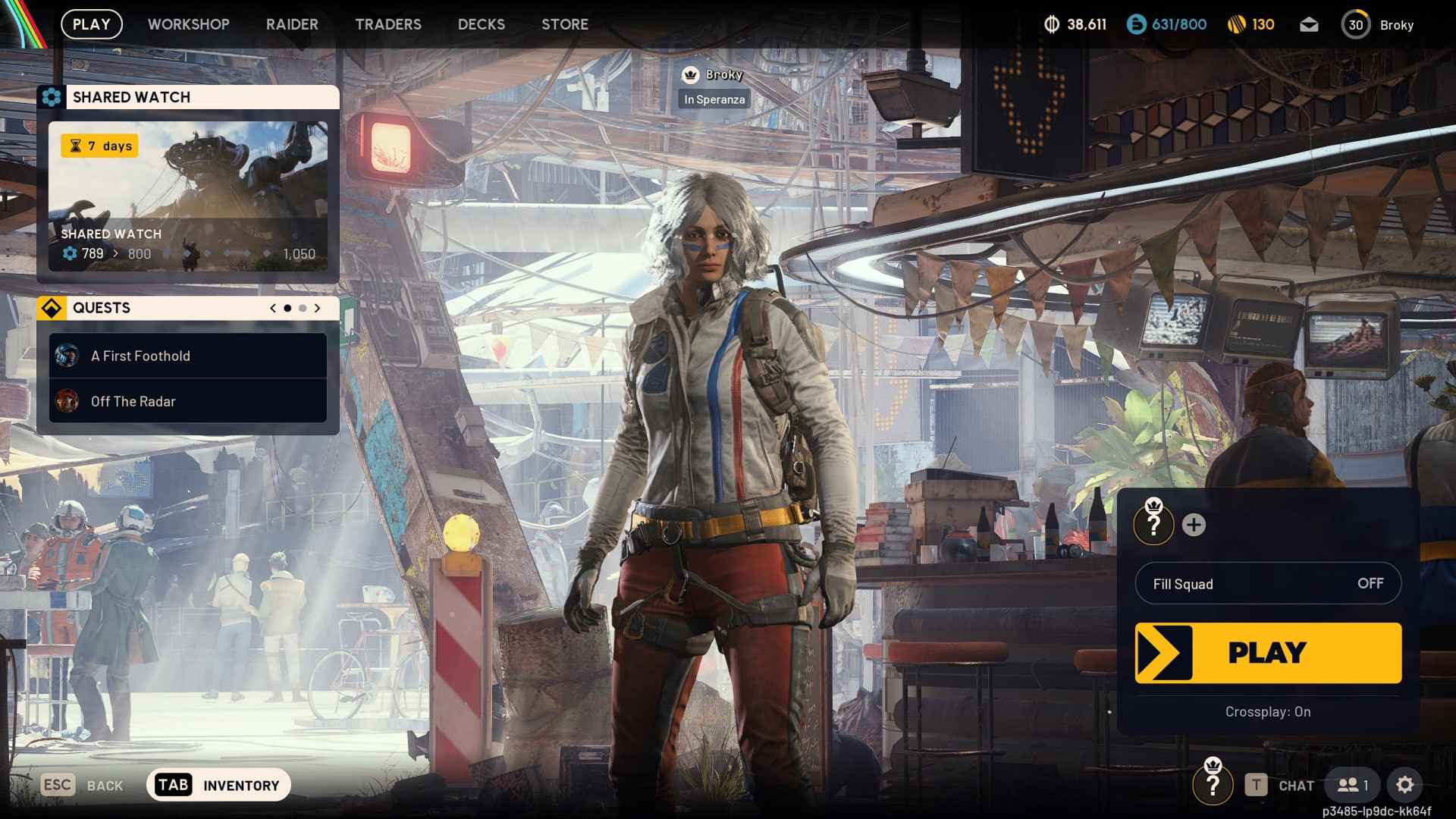
Task: Click the left arrow on Quests panel
Action: coord(271,308)
